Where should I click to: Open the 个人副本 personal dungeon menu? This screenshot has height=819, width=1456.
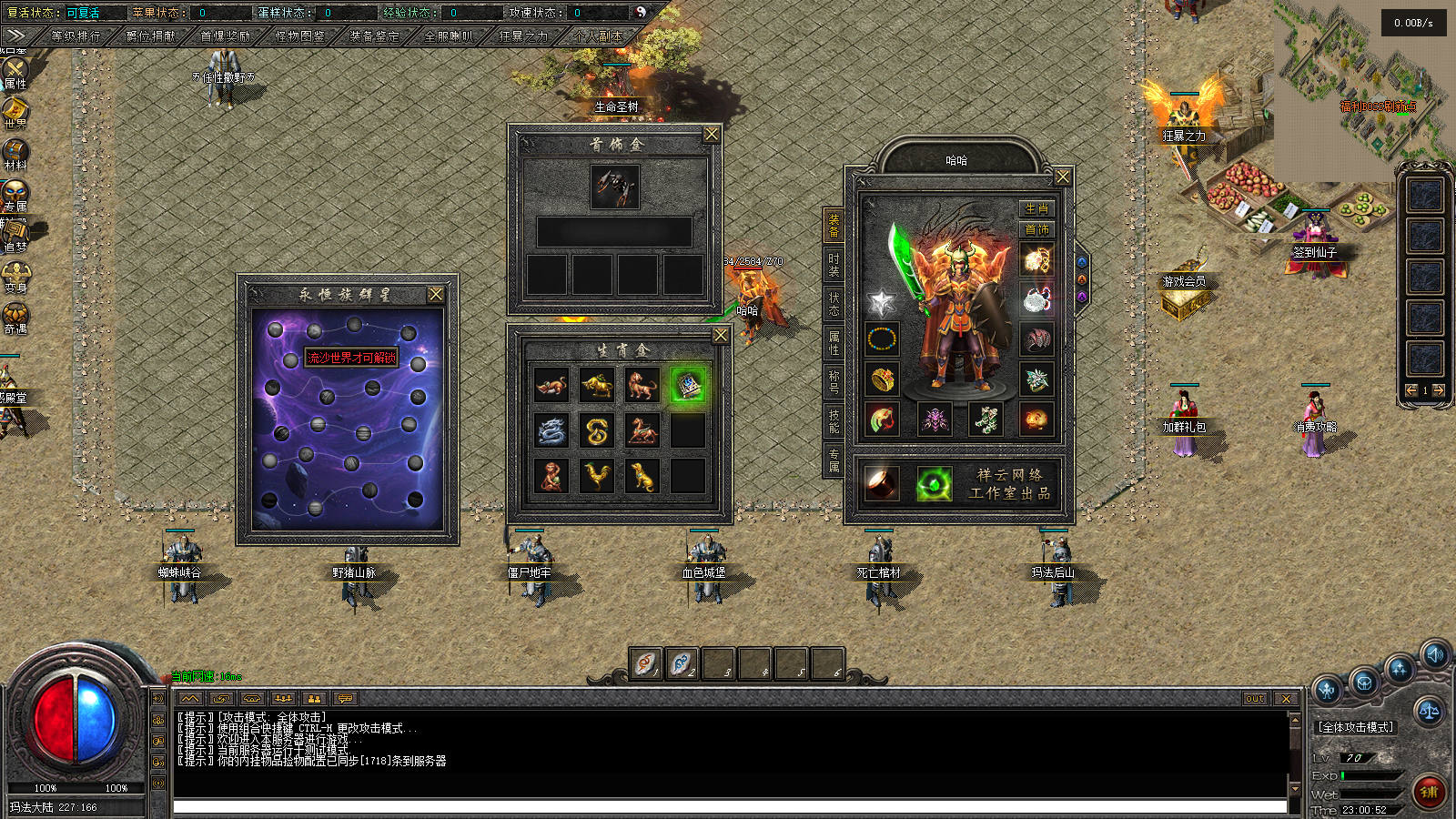point(598,36)
